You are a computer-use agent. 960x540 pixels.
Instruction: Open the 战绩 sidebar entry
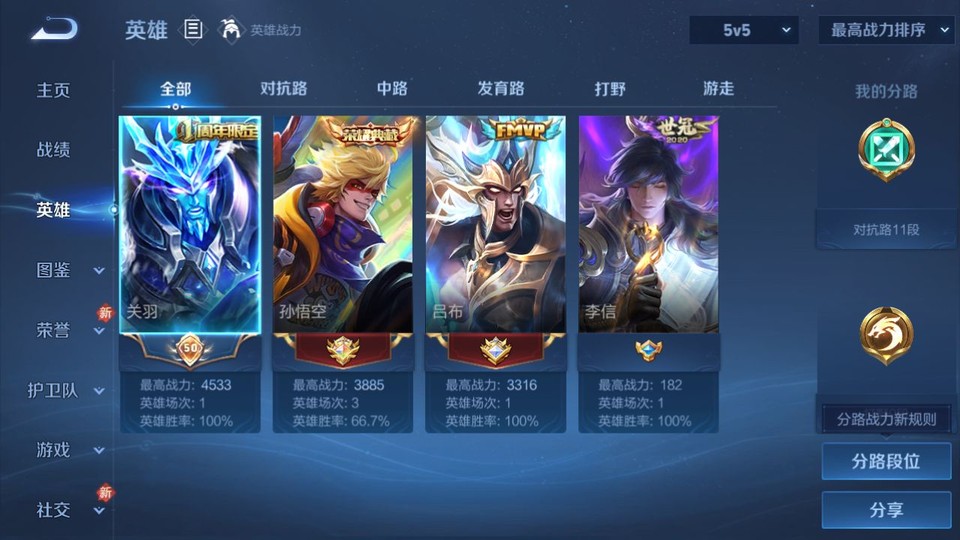pos(54,150)
